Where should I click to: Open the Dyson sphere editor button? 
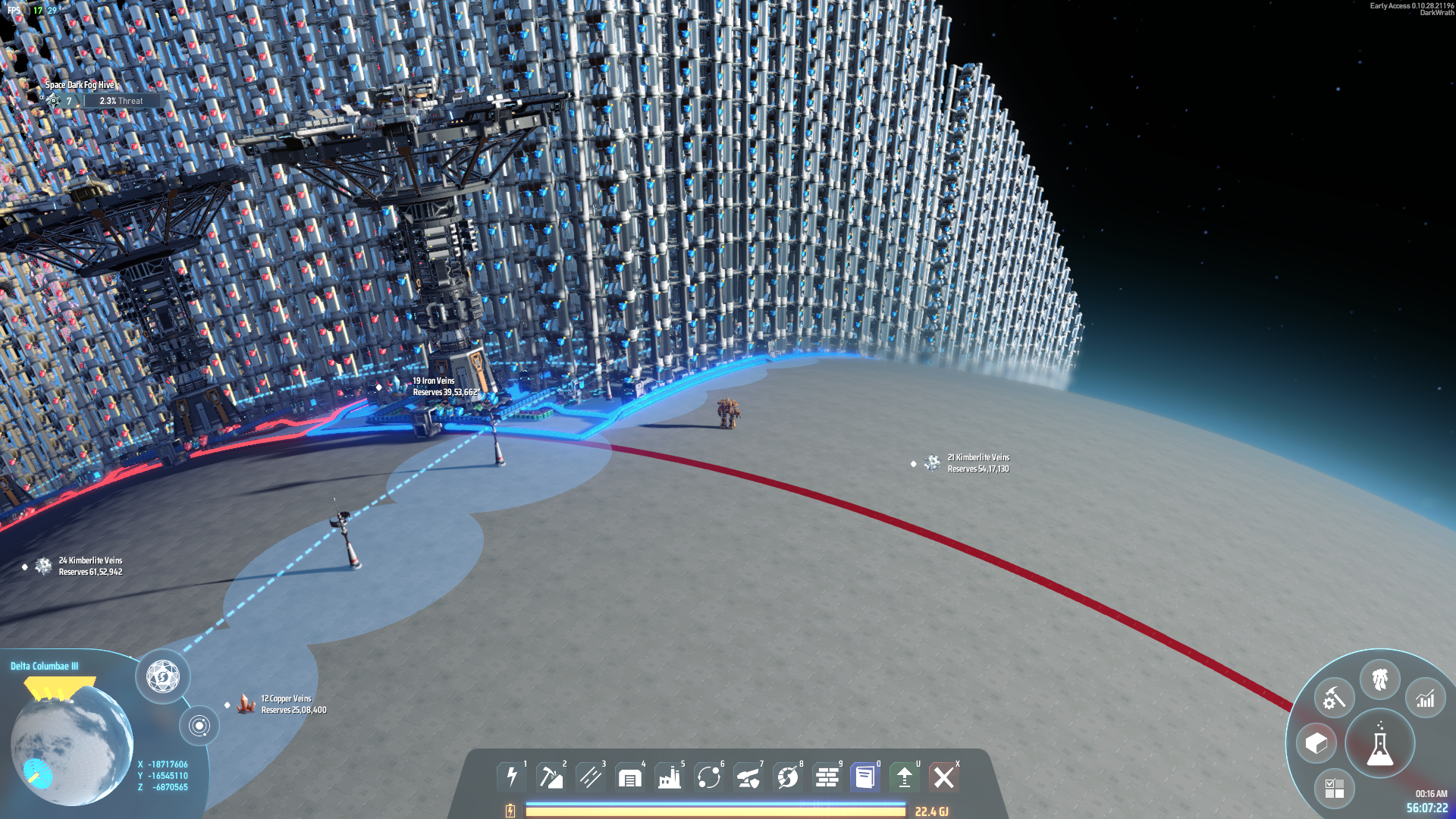click(162, 676)
